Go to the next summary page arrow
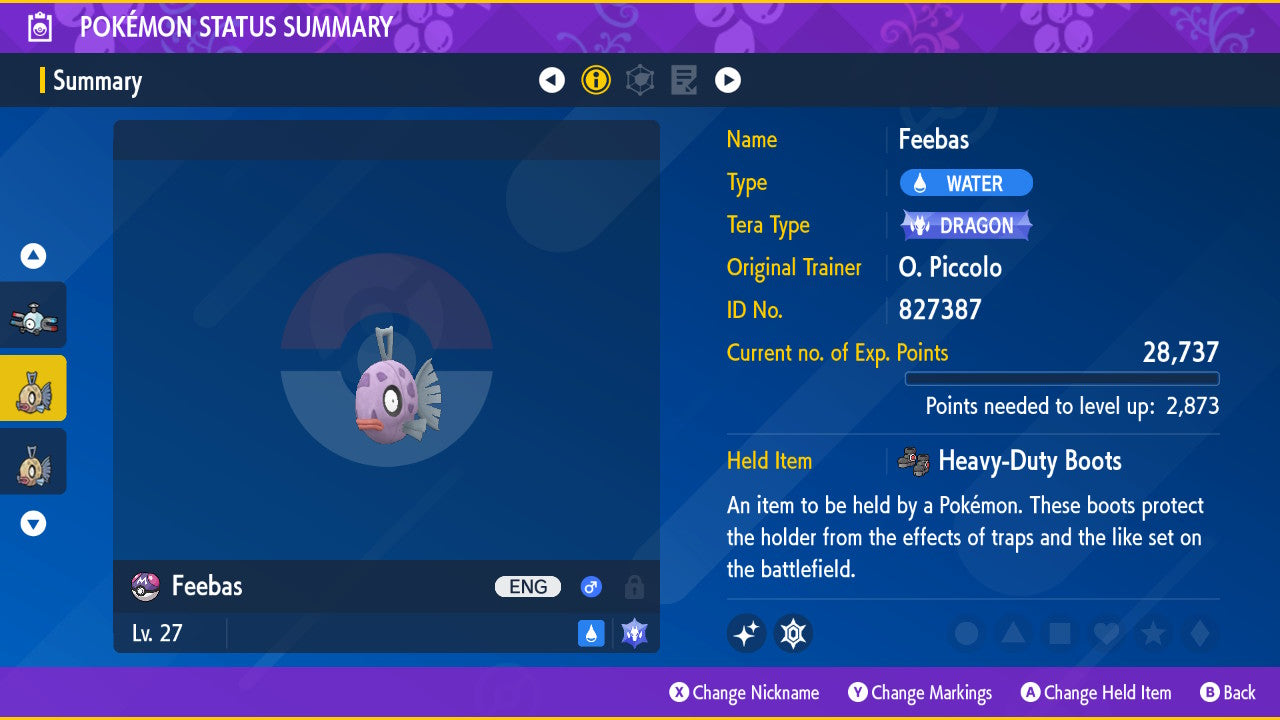The width and height of the screenshot is (1280, 720). tap(728, 80)
